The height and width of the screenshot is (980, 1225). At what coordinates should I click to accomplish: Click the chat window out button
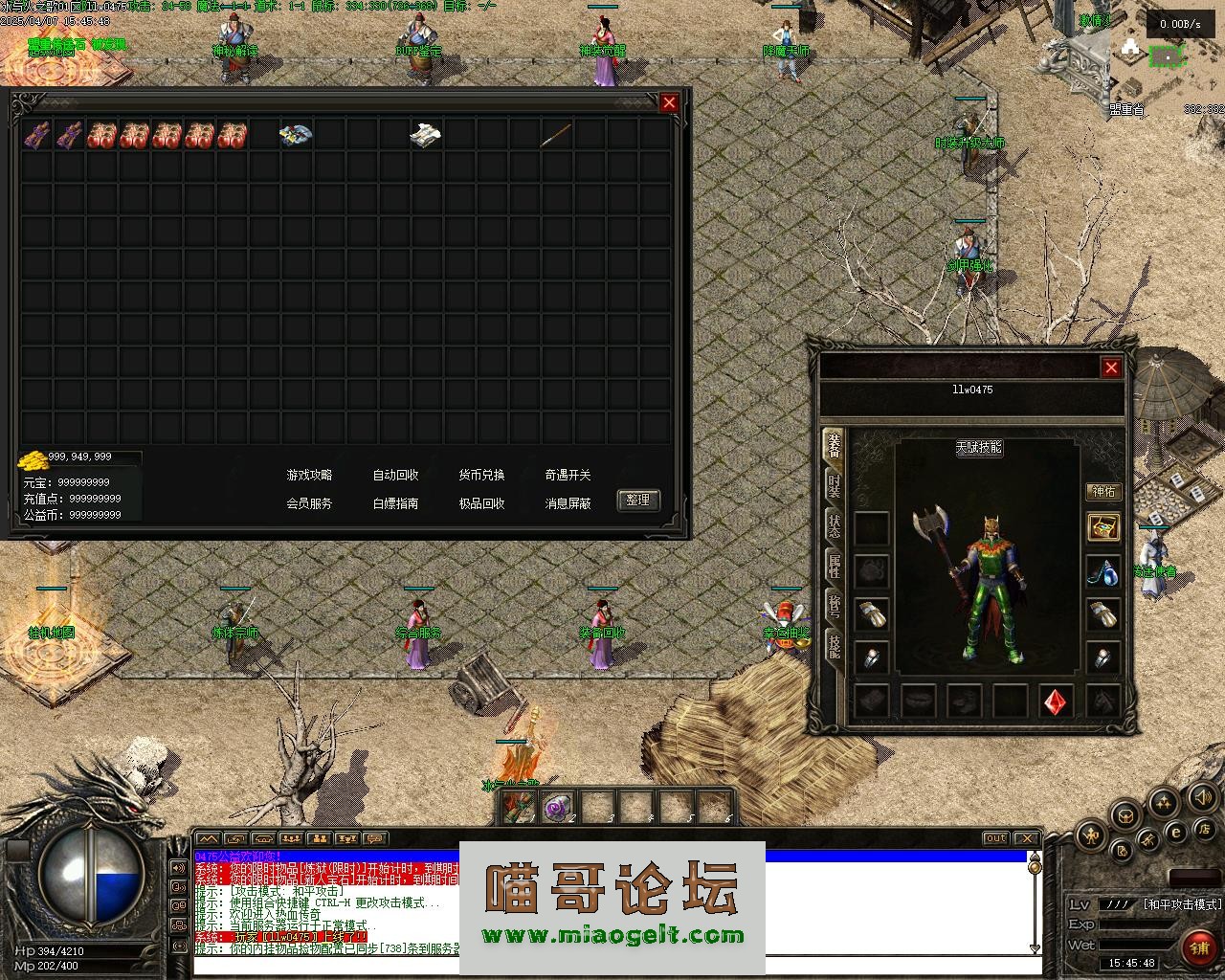996,839
